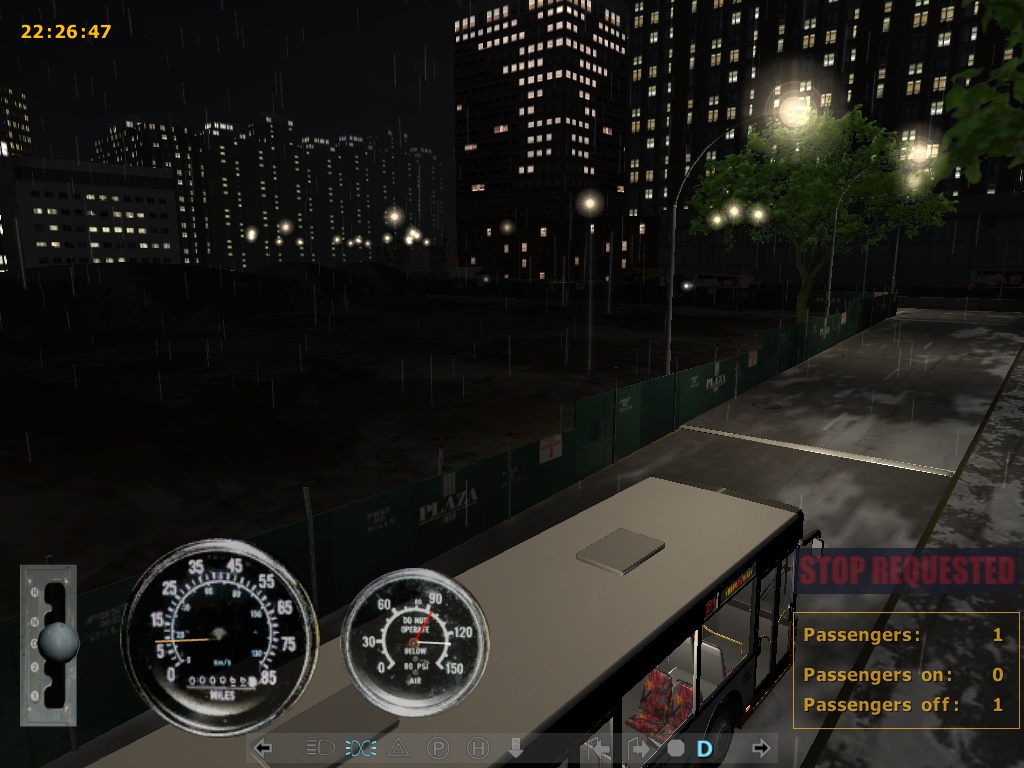The image size is (1024, 768).
Task: Select the R position on gear selector
Action: 35,592
